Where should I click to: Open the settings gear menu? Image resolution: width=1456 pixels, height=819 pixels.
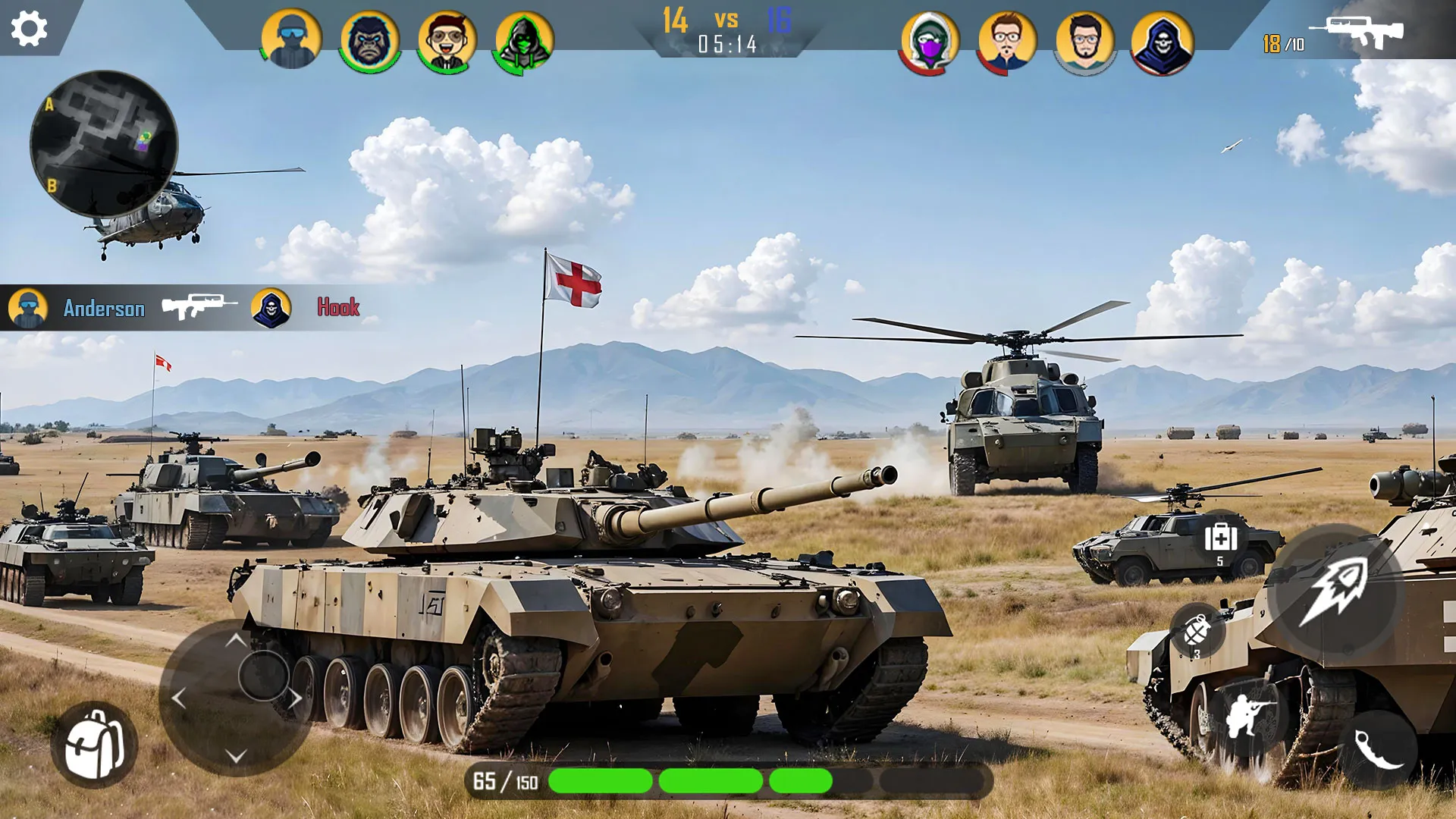pyautogui.click(x=29, y=29)
